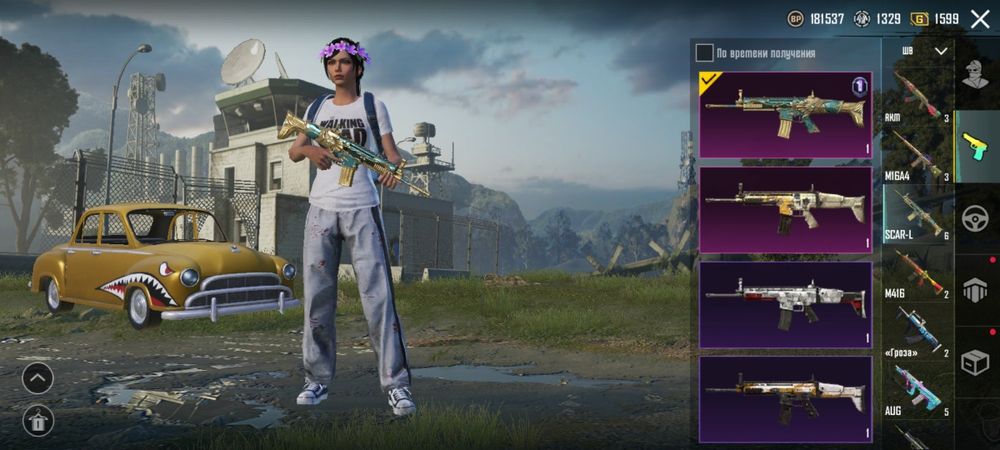Image resolution: width=1000 pixels, height=450 pixels.
Task: Close the inventory with the X button
Action: (x=979, y=19)
